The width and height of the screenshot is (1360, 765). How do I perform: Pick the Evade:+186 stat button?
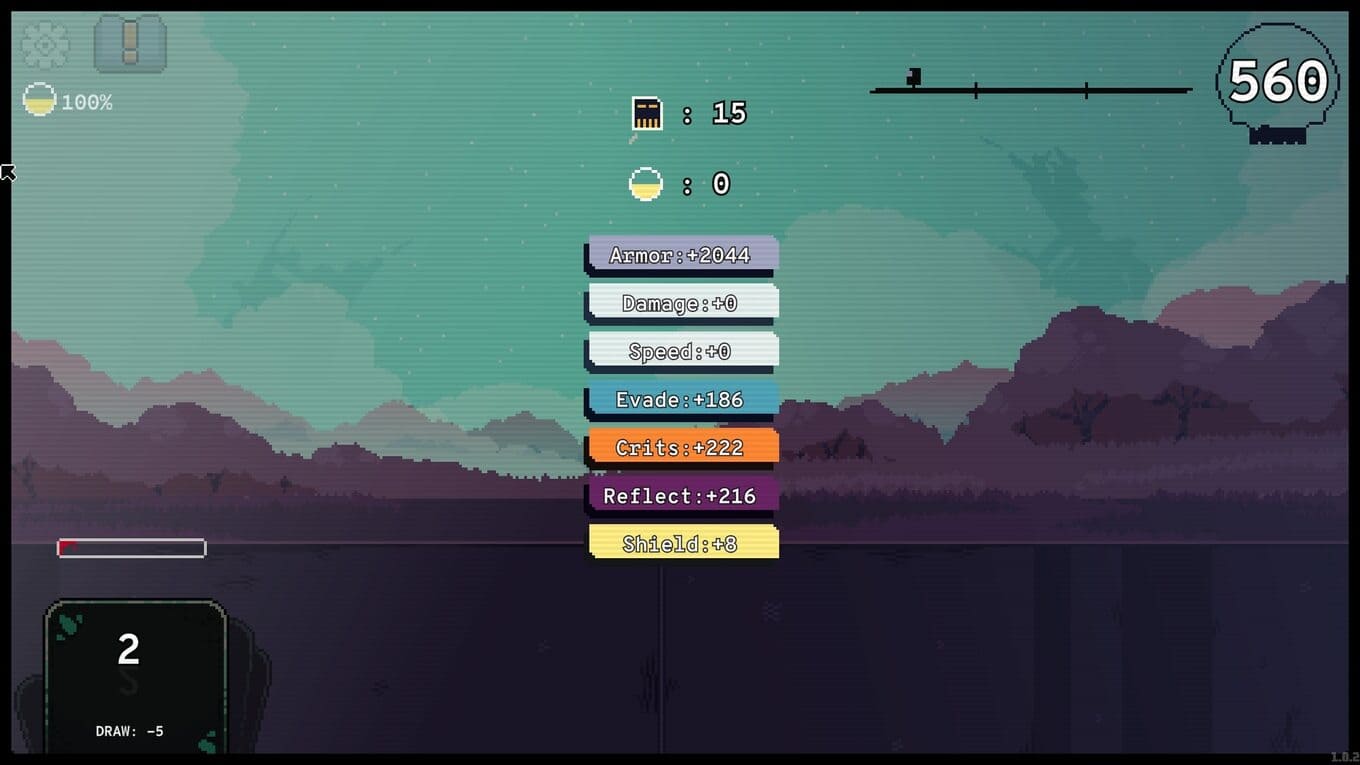point(682,399)
